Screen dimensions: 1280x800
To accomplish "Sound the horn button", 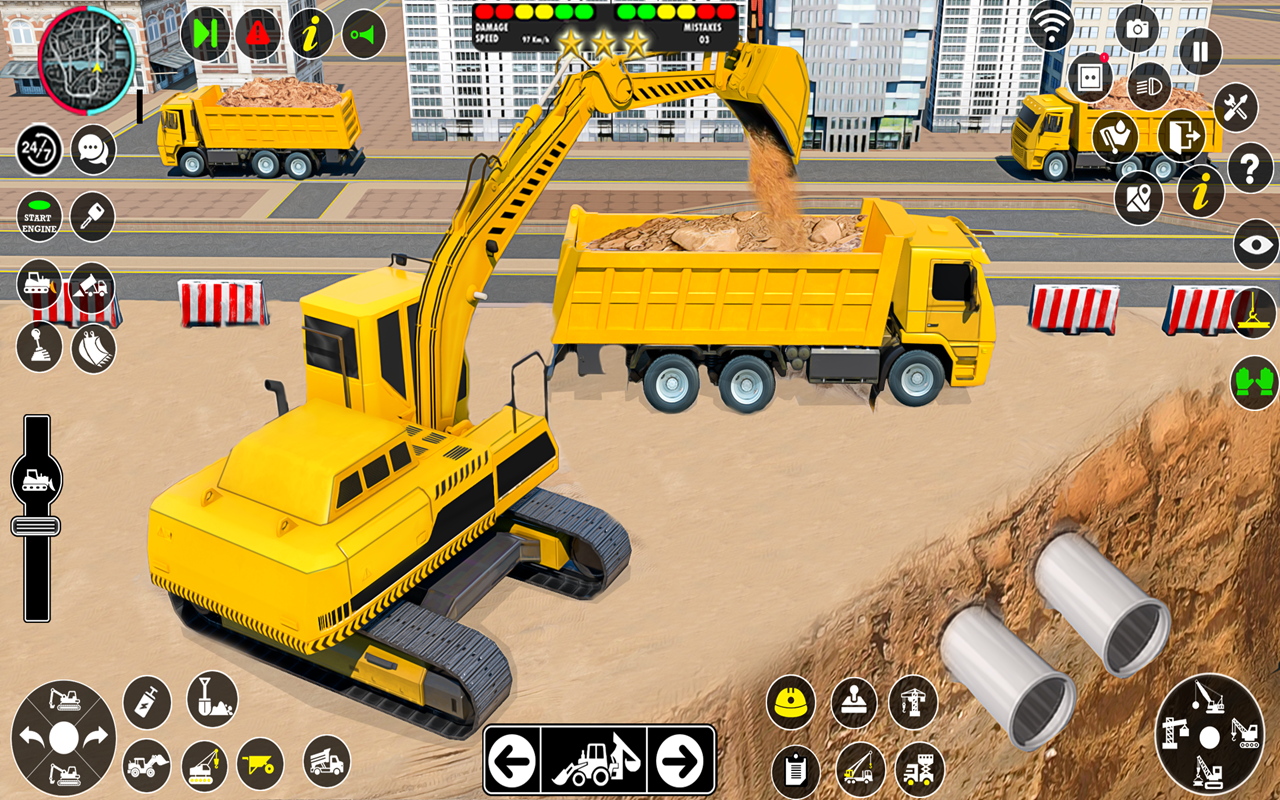I will pyautogui.click(x=364, y=35).
